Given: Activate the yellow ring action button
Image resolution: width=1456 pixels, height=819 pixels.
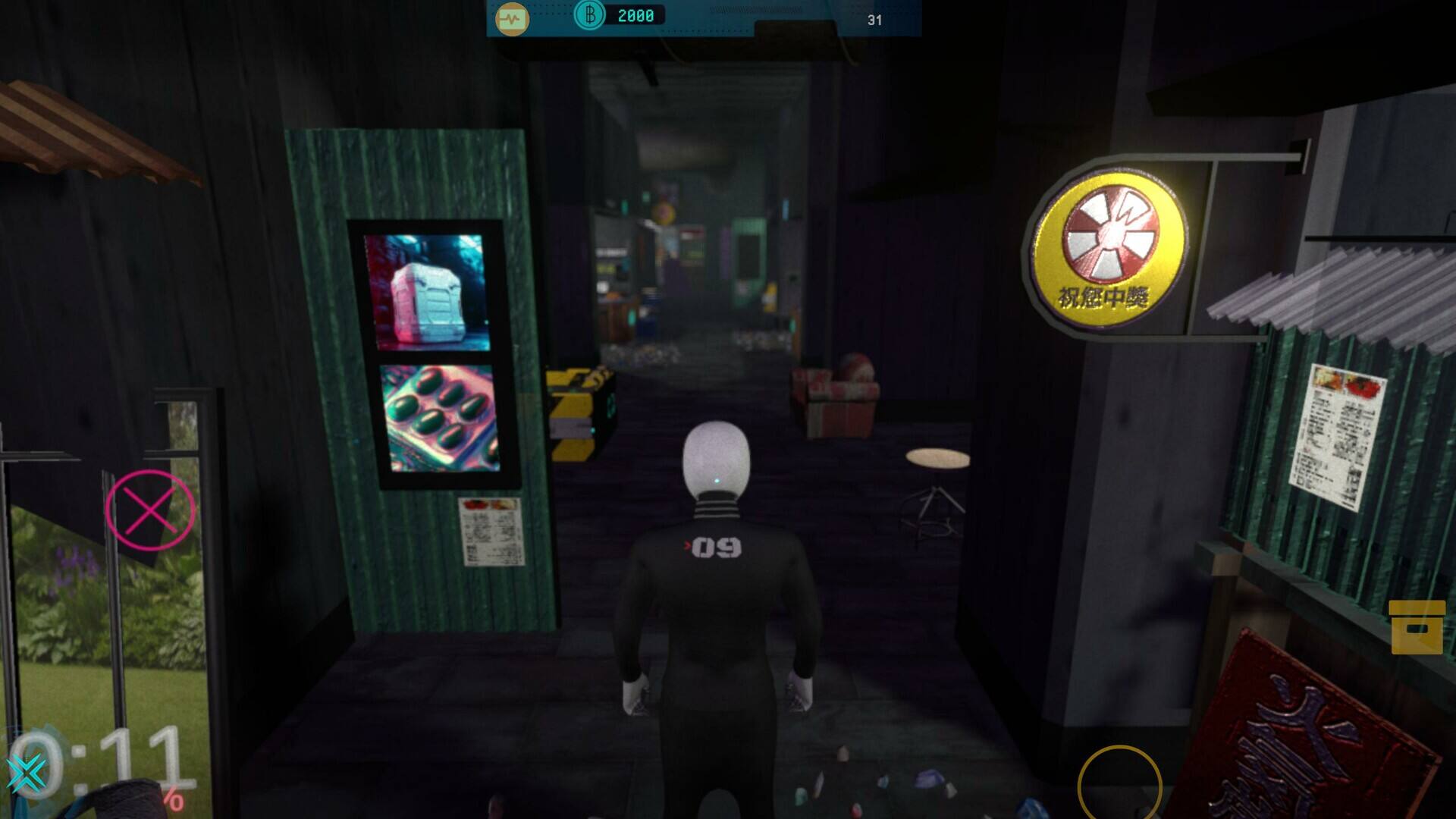Looking at the screenshot, I should coord(1119,785).
